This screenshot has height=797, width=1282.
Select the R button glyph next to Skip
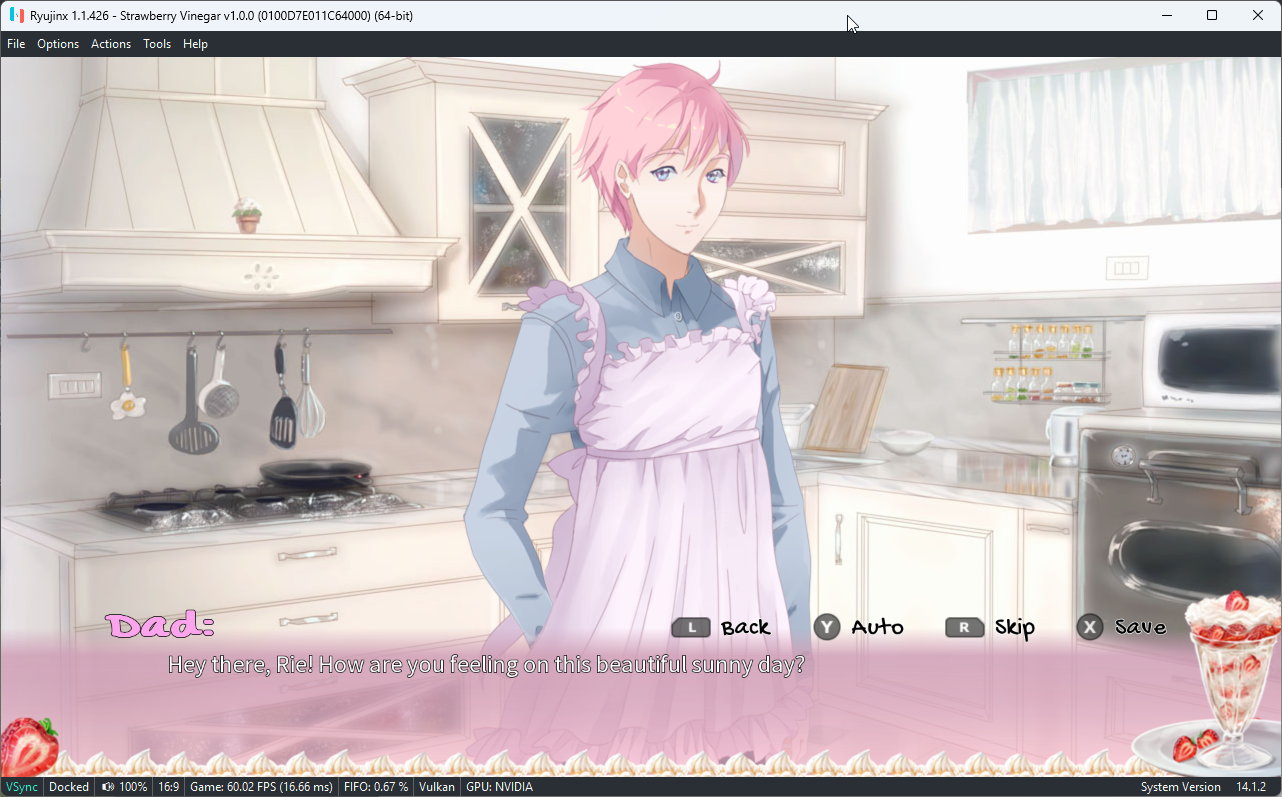pos(963,627)
